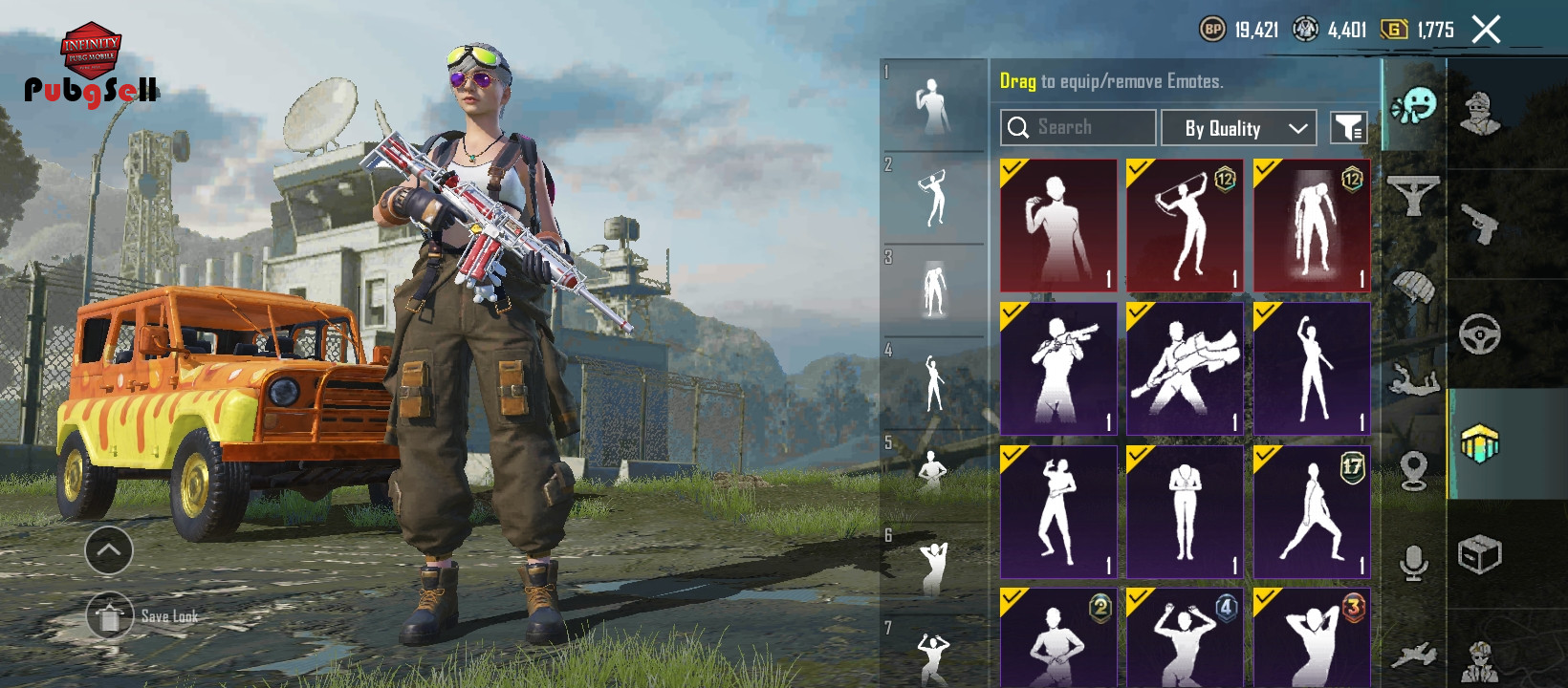Choose the emote holding a rifle on shoulder
This screenshot has height=688, width=1568.
[1058, 369]
